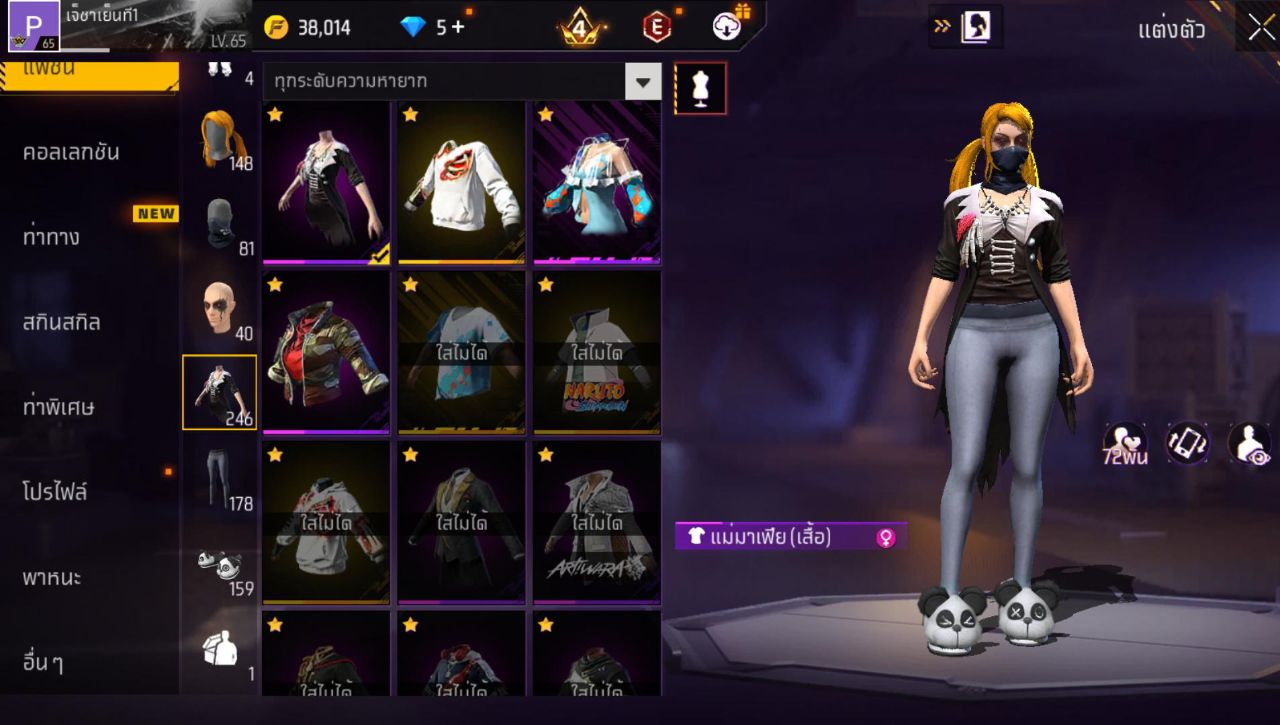Select the สกินสกิล skill skins tab
1280x725 pixels.
click(62, 322)
